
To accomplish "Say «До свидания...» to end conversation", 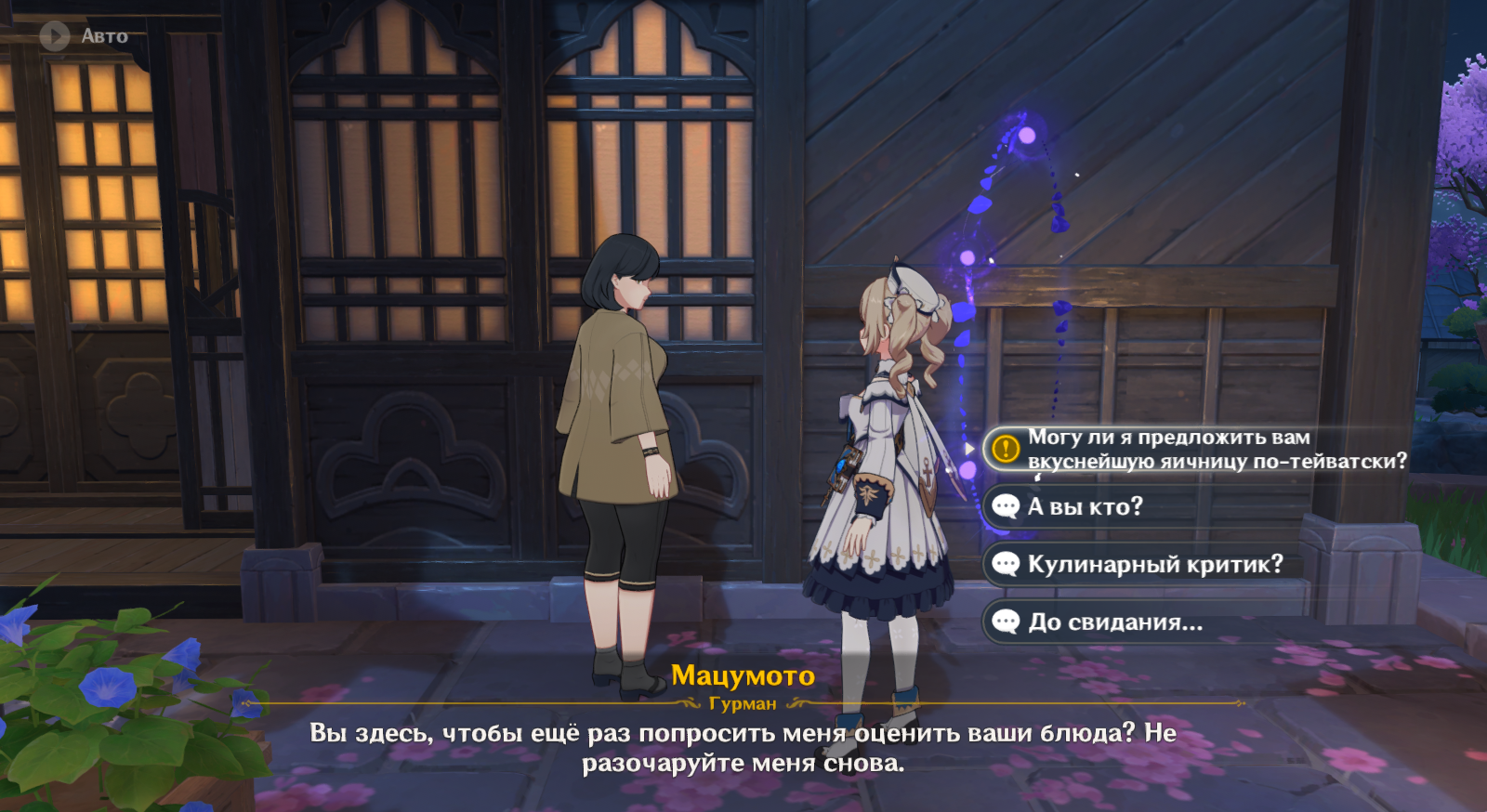I will click(1114, 622).
